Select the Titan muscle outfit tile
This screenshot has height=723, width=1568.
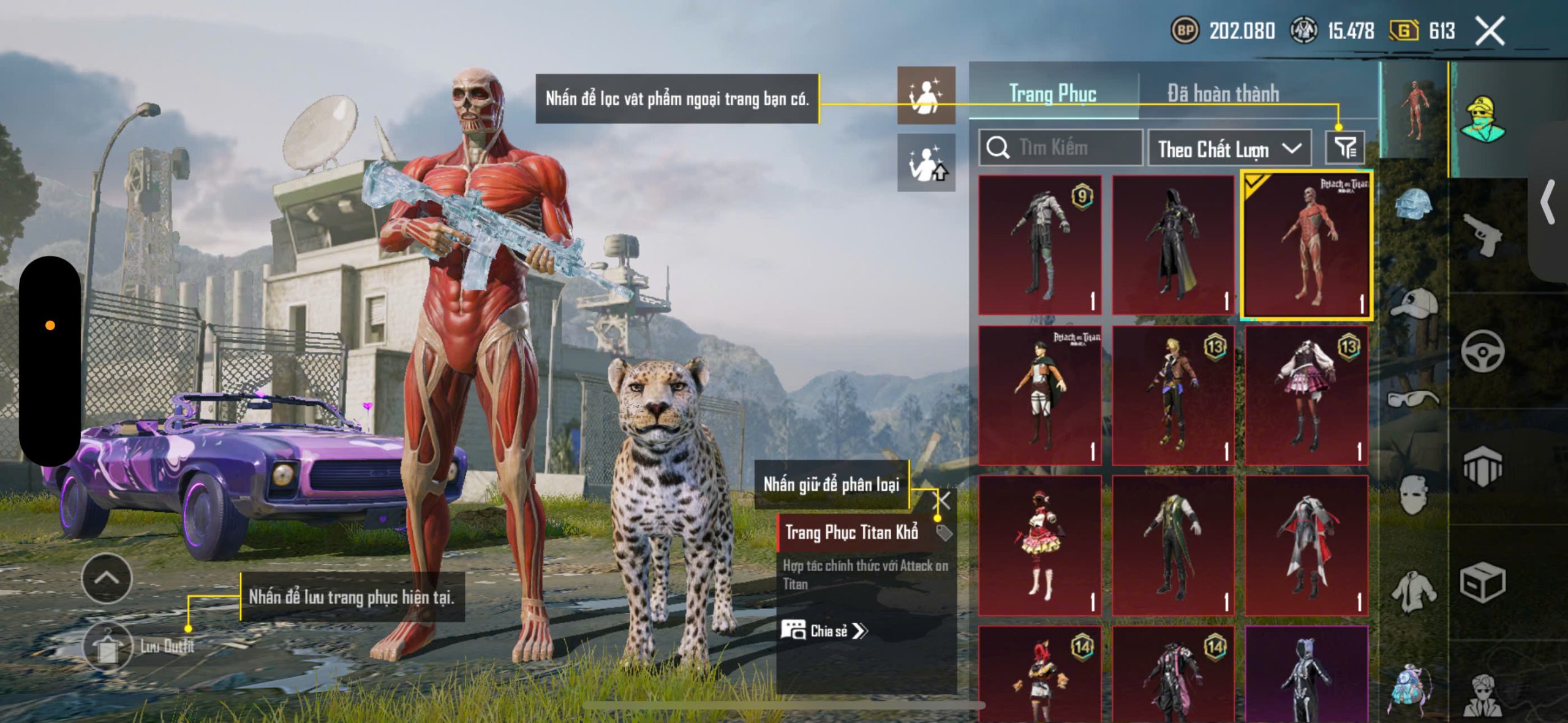click(x=1306, y=245)
